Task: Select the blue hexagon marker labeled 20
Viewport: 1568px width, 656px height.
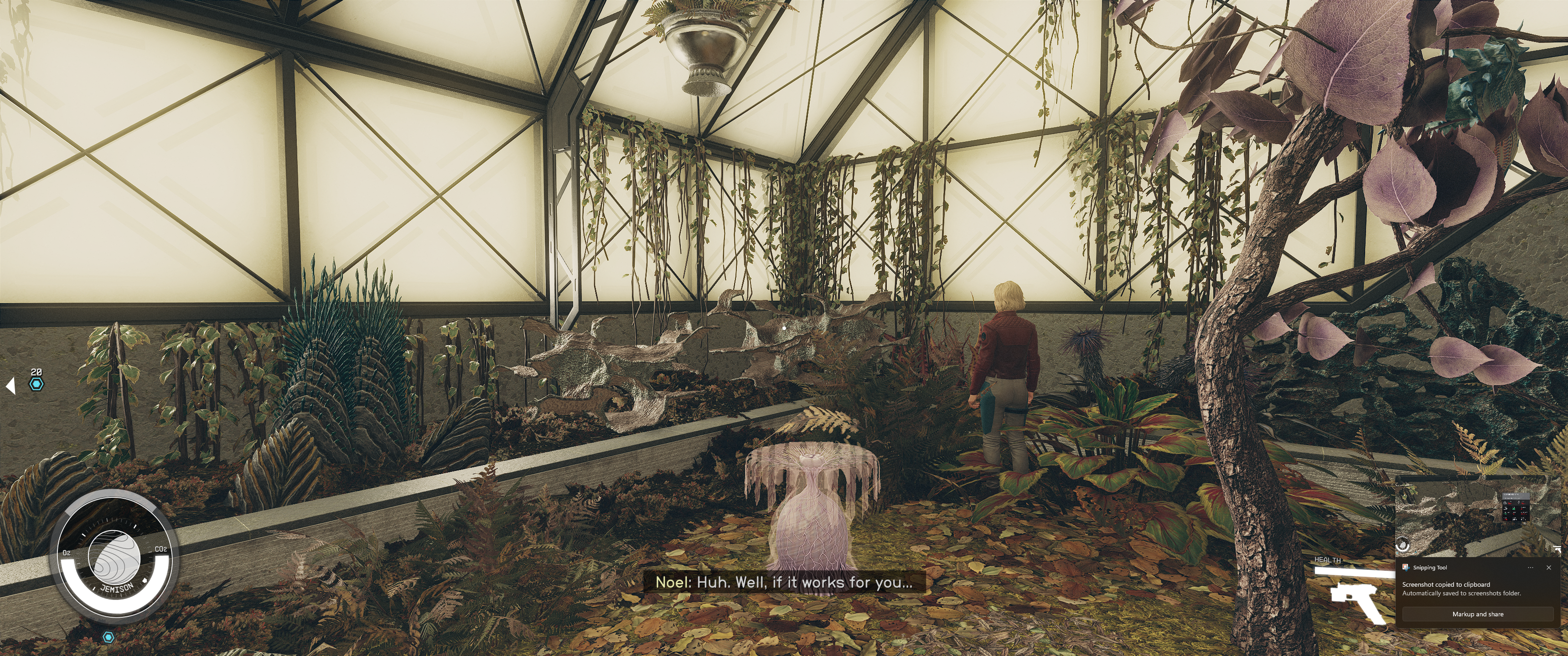Action: 36,384
